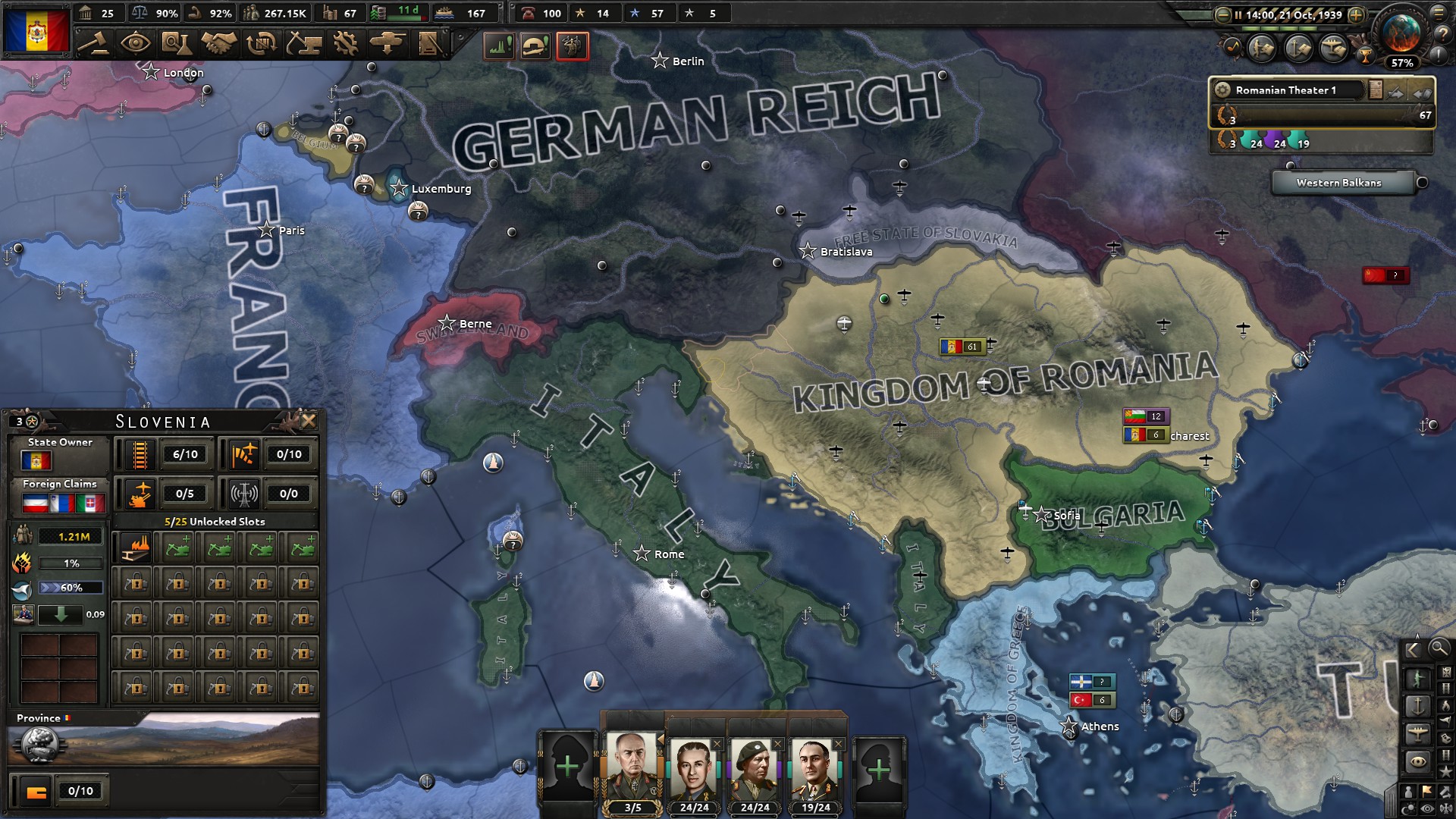
Task: Click the army experience alert icon
Action: point(570,46)
